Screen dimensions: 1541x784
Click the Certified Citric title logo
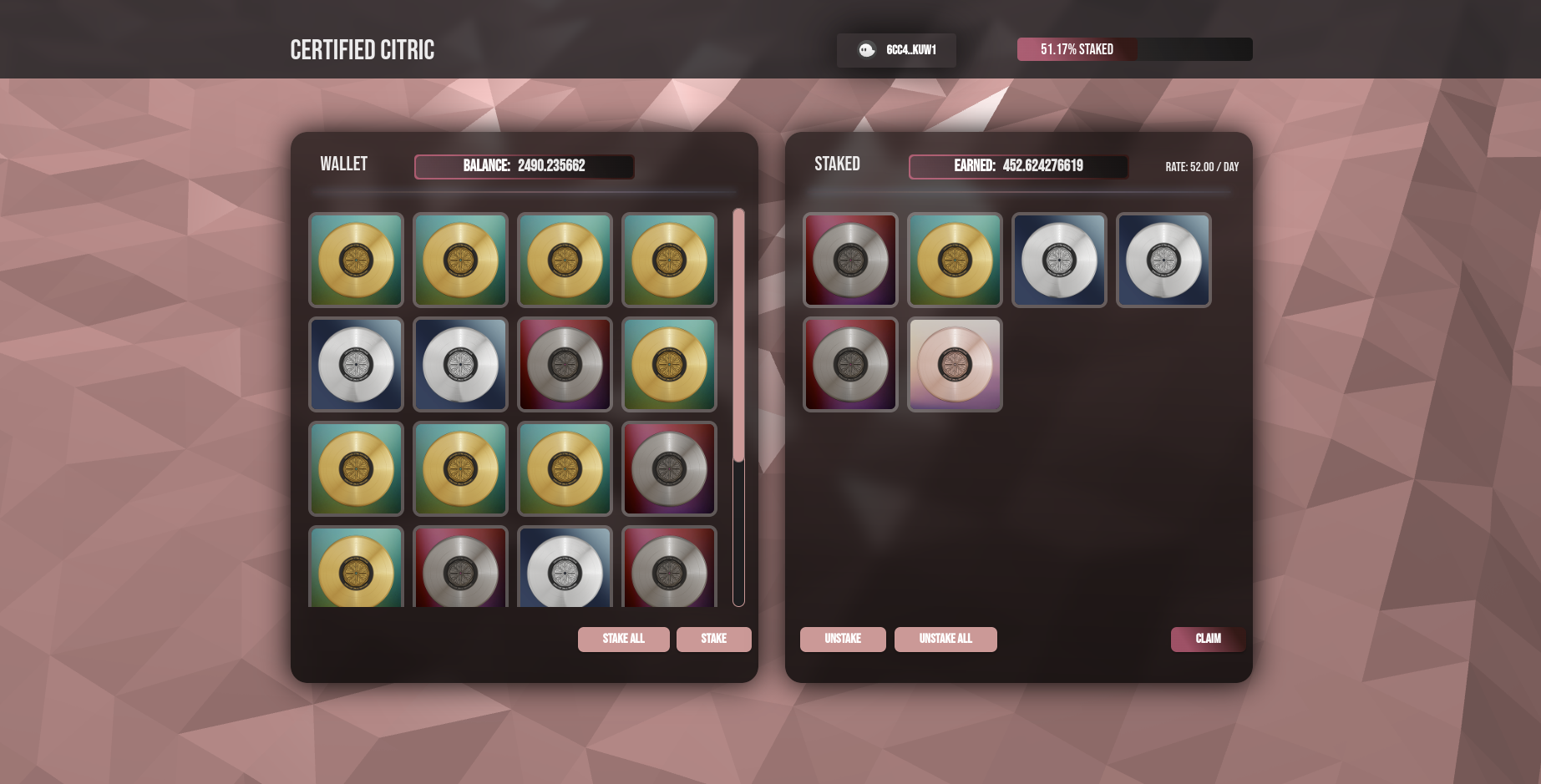pyautogui.click(x=362, y=50)
